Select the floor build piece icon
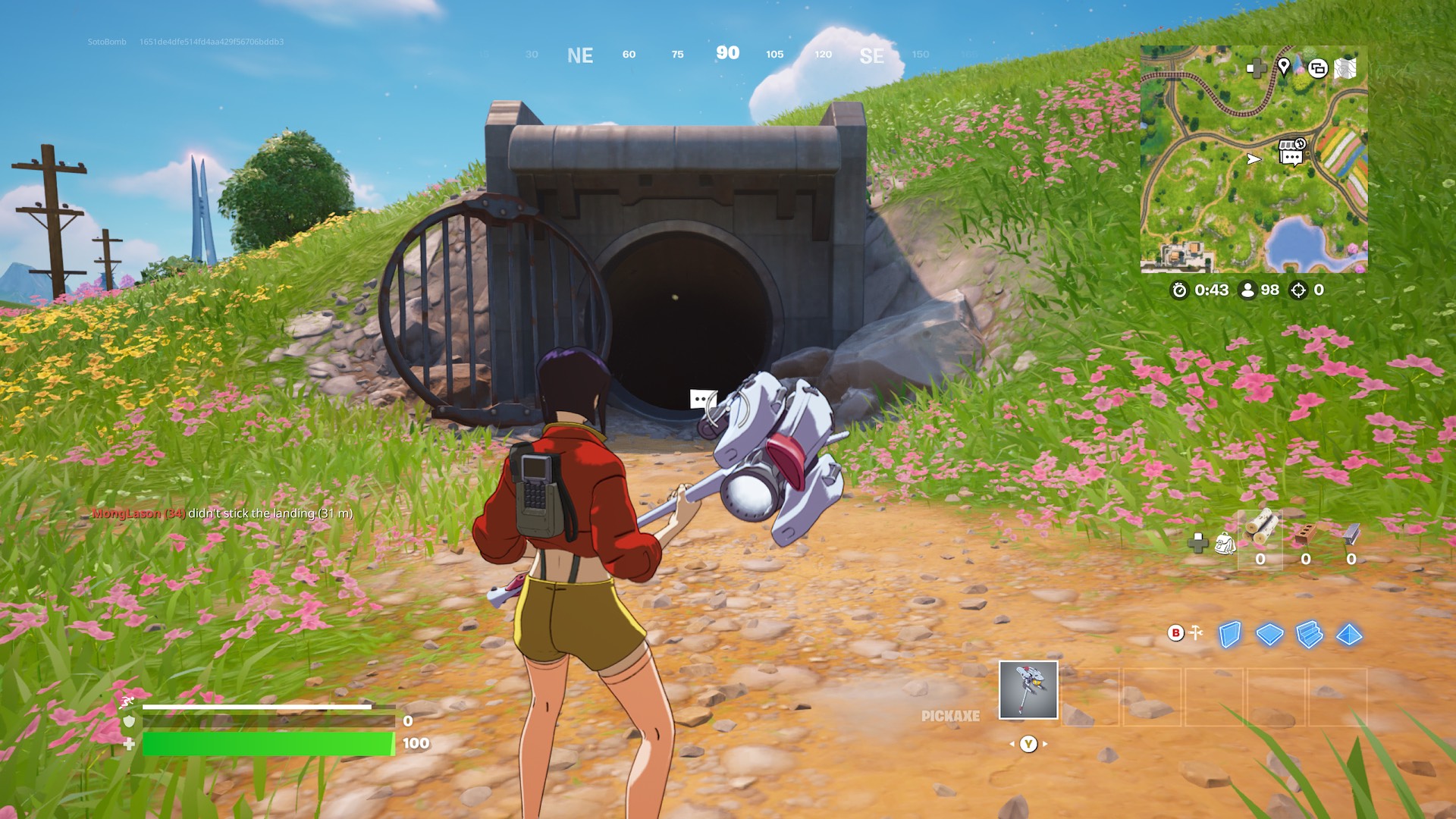 click(1269, 634)
